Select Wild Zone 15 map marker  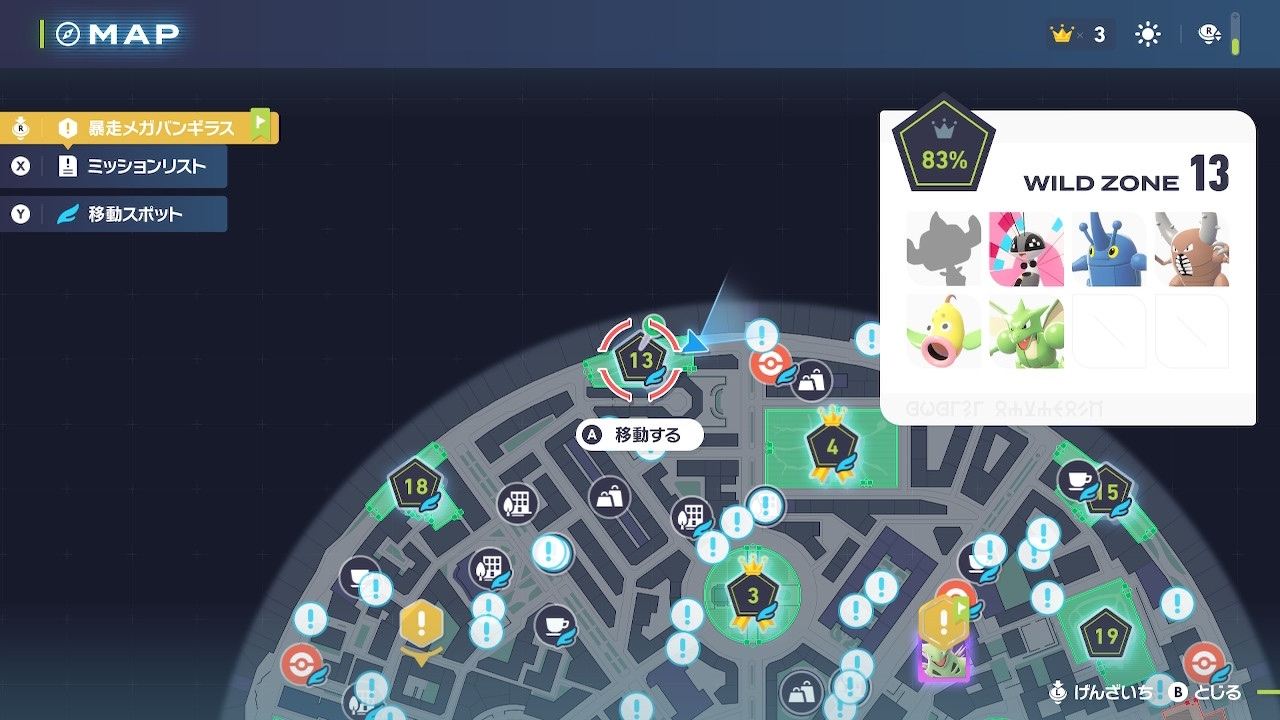coord(1107,492)
